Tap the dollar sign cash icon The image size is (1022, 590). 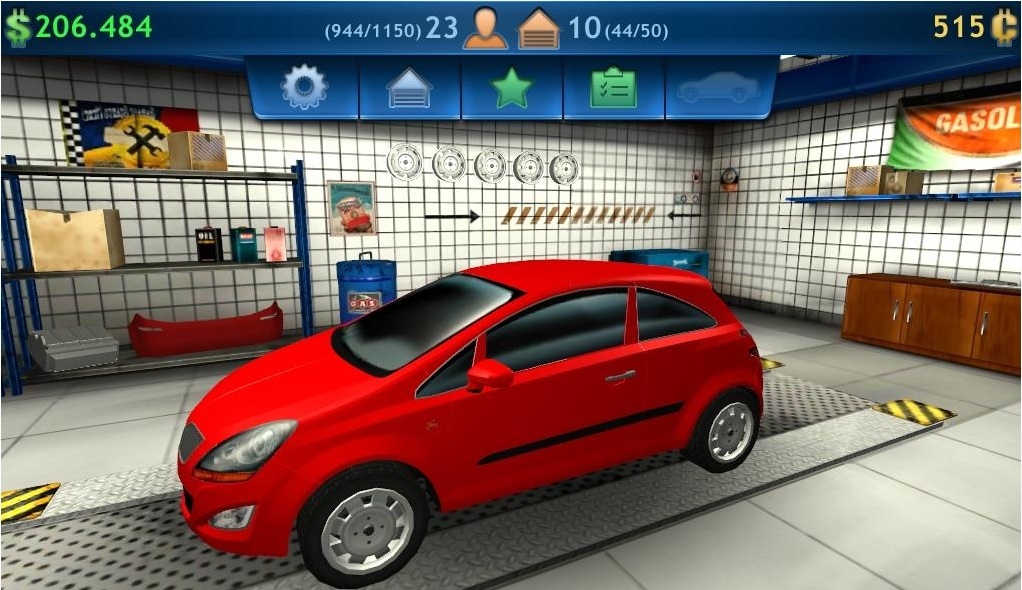[x=17, y=27]
